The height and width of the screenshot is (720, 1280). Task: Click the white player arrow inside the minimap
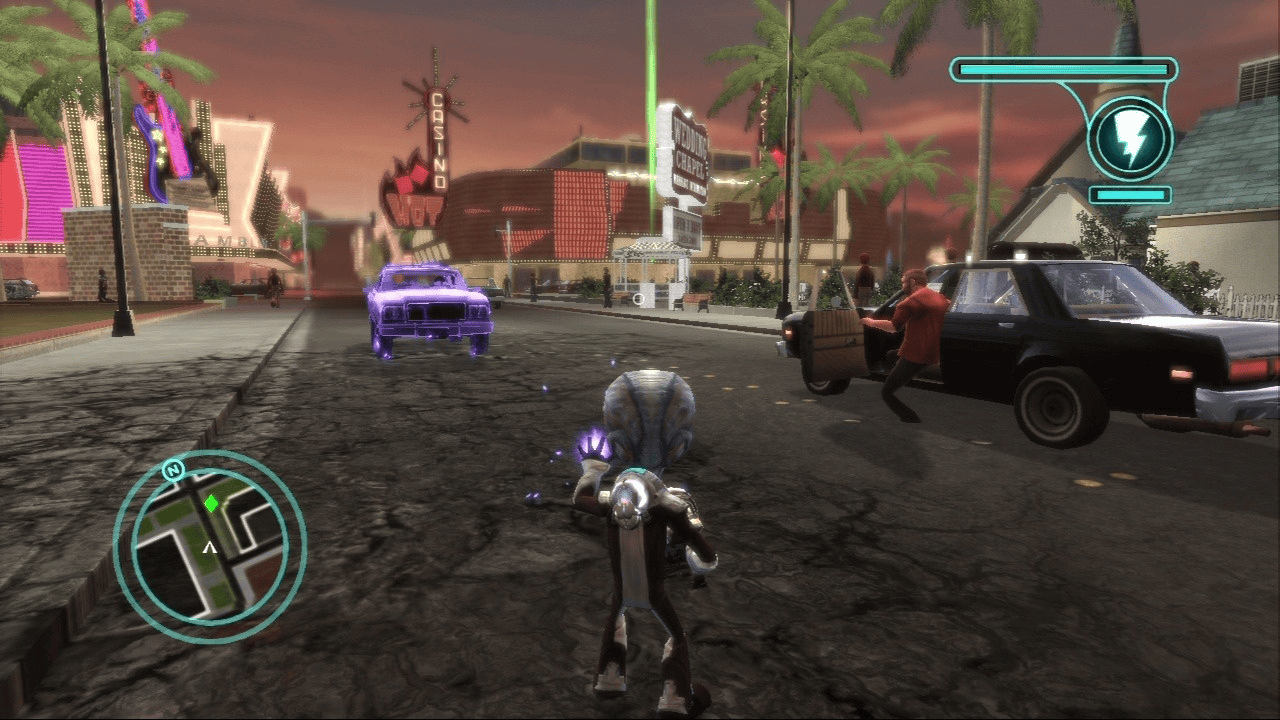click(x=208, y=548)
